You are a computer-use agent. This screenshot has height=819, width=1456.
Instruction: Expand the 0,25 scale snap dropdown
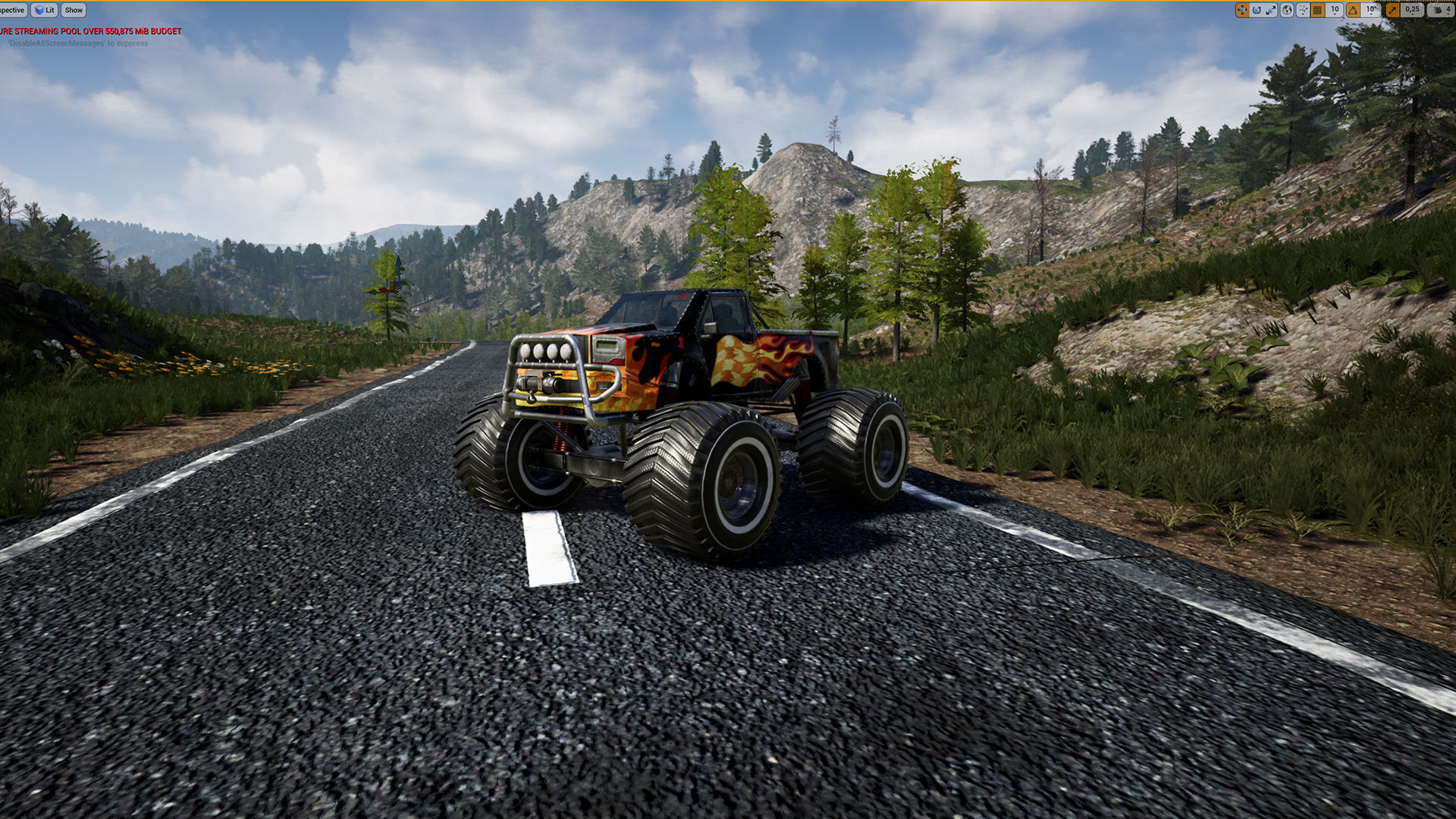1412,10
